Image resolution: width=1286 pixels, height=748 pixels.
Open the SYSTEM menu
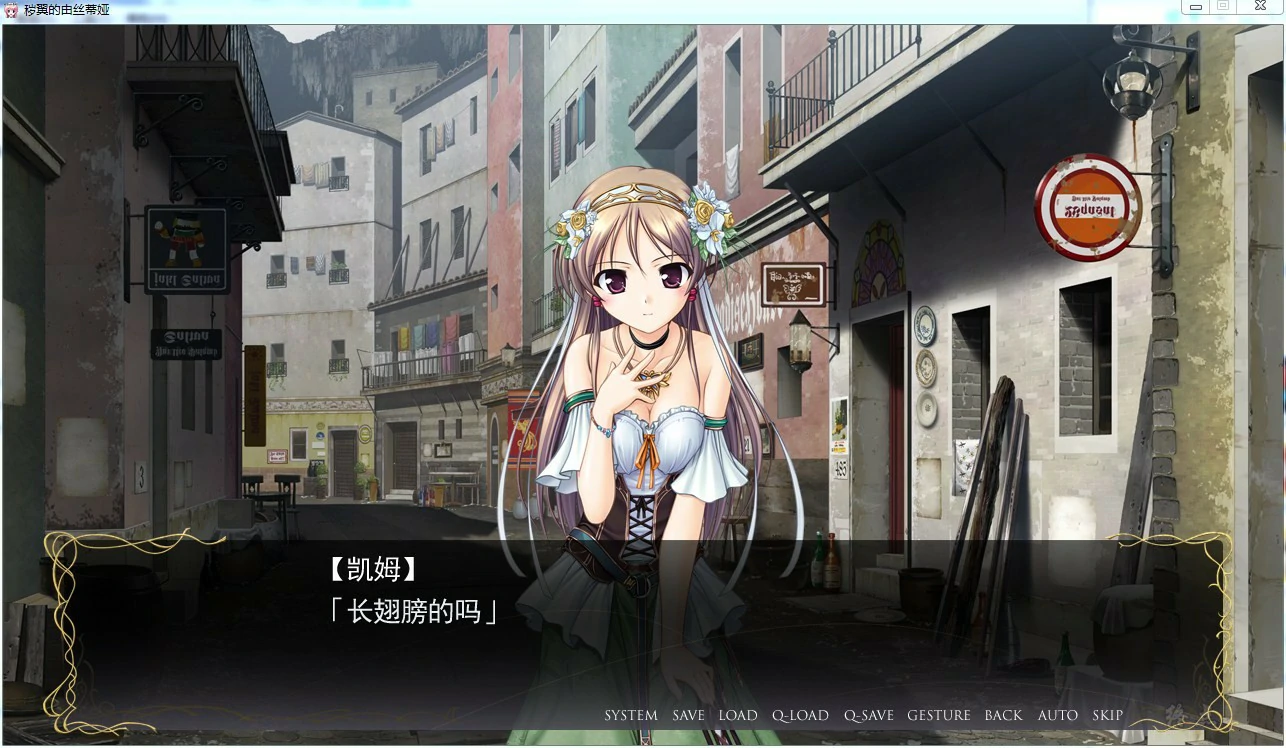click(631, 715)
